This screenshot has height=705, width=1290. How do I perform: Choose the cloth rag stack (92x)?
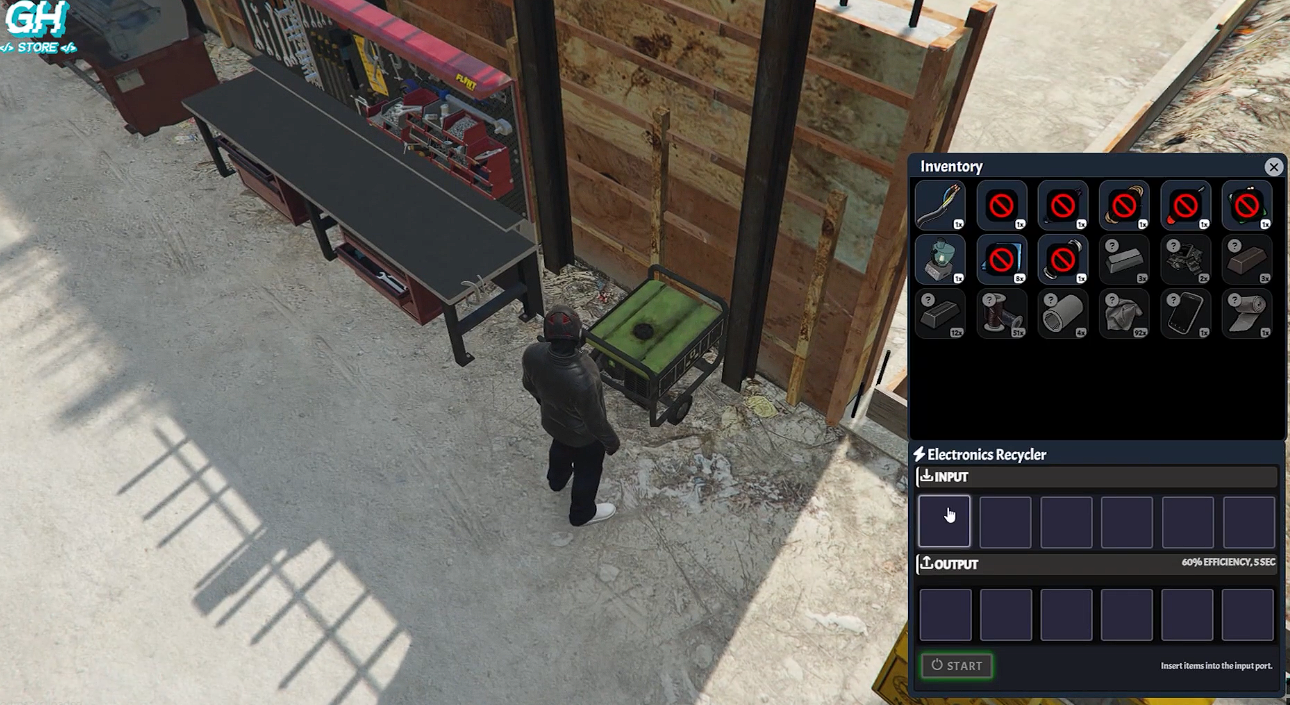pos(1124,314)
